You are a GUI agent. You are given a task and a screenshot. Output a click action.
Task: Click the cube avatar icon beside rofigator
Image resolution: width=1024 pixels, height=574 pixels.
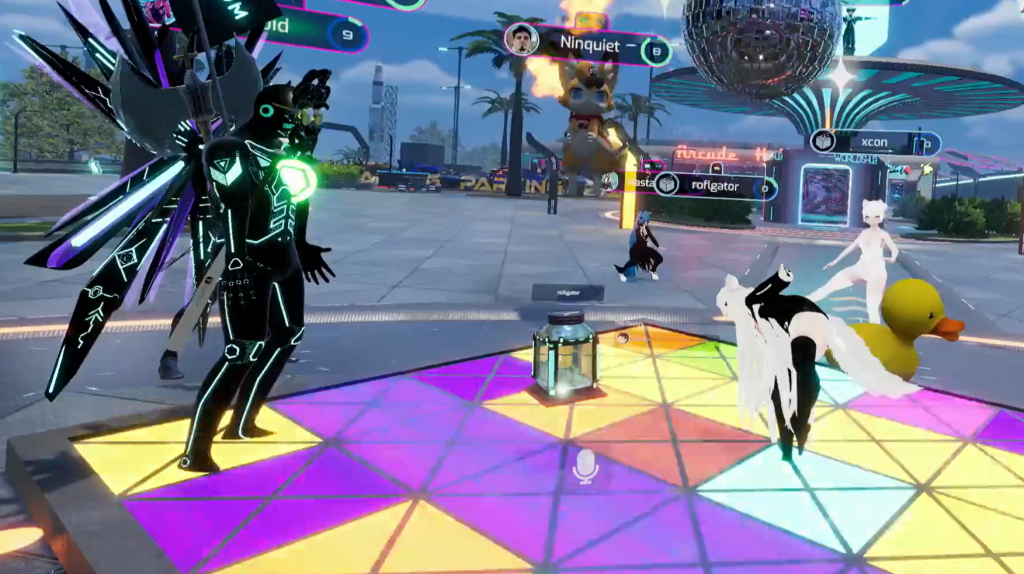(x=668, y=184)
